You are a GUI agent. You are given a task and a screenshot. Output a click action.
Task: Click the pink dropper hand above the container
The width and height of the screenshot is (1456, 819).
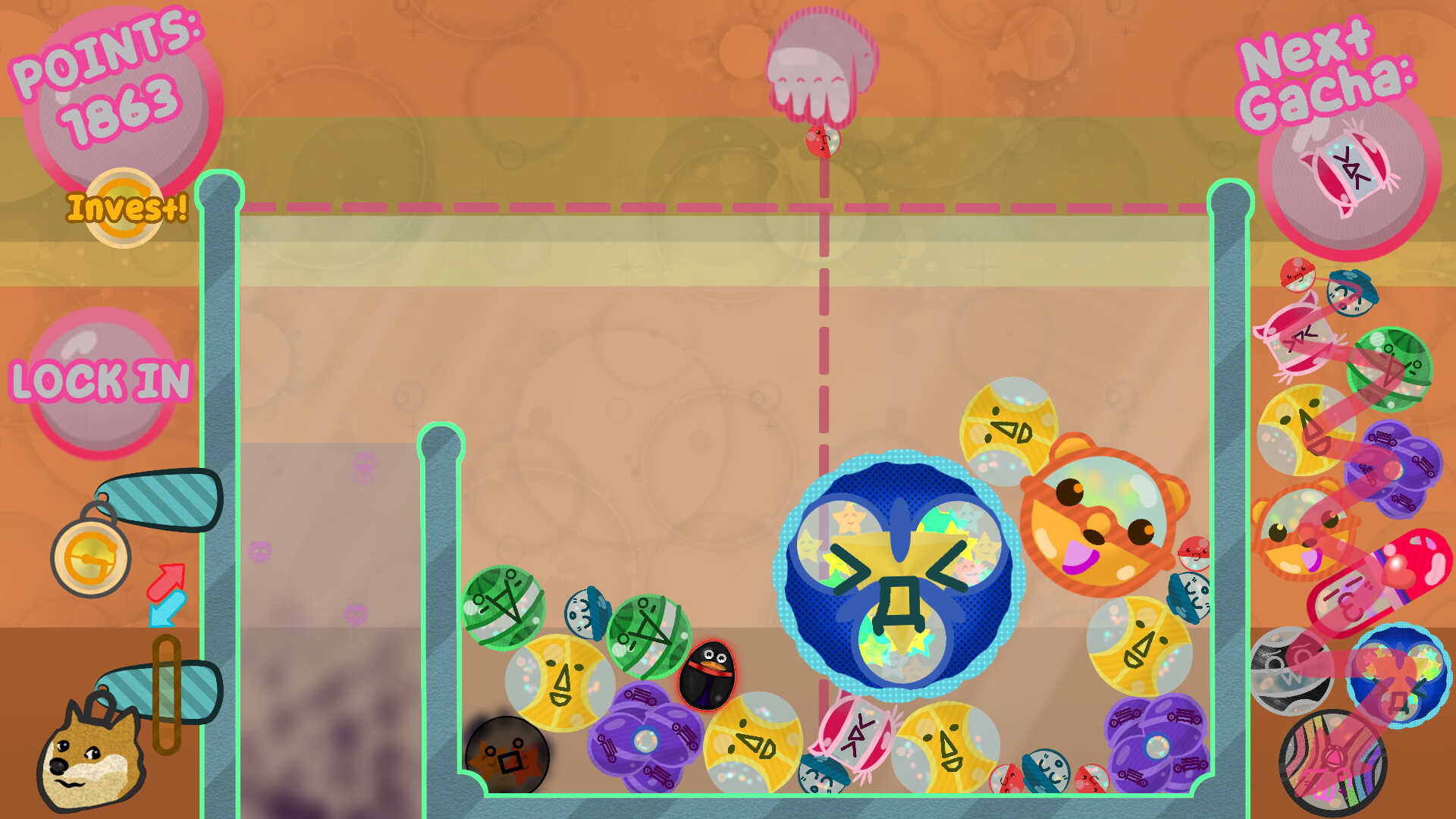tap(819, 61)
